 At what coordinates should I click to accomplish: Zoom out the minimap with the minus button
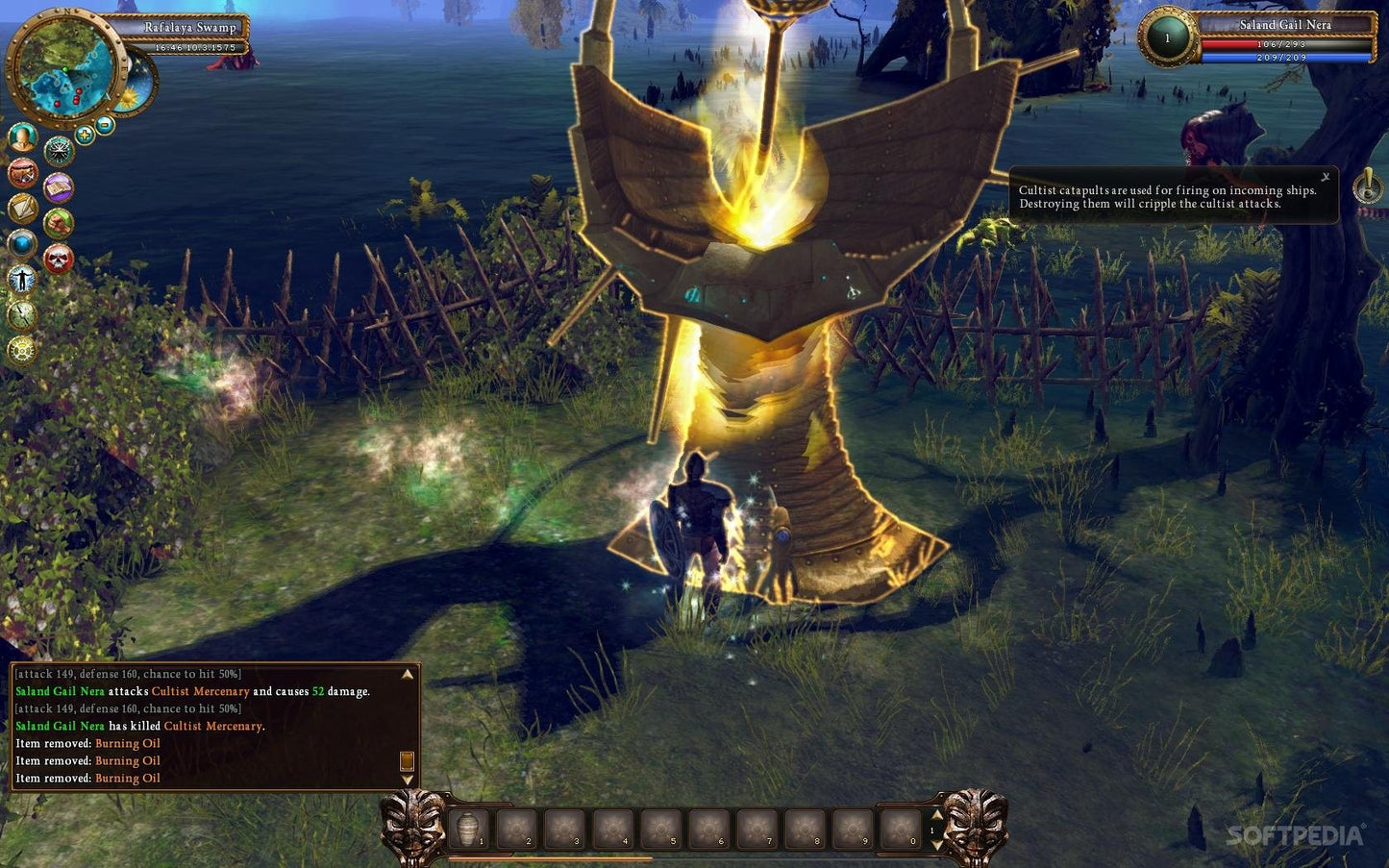(x=105, y=125)
